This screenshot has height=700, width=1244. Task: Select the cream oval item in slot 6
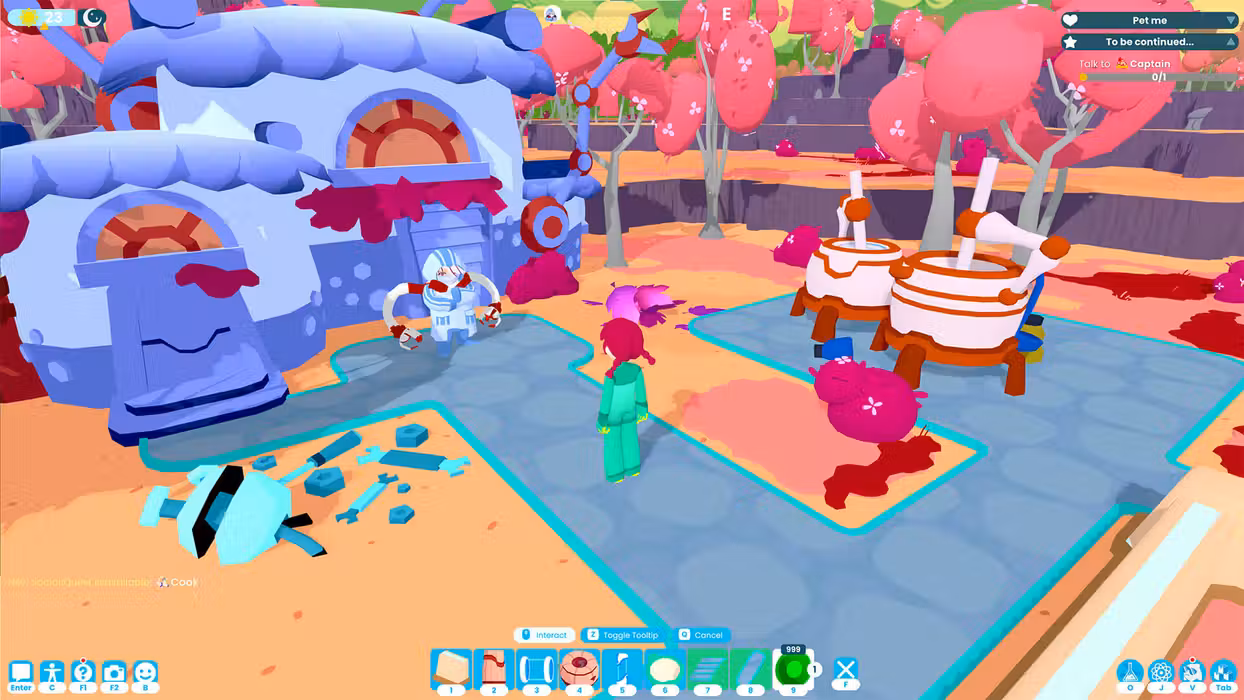[664, 669]
